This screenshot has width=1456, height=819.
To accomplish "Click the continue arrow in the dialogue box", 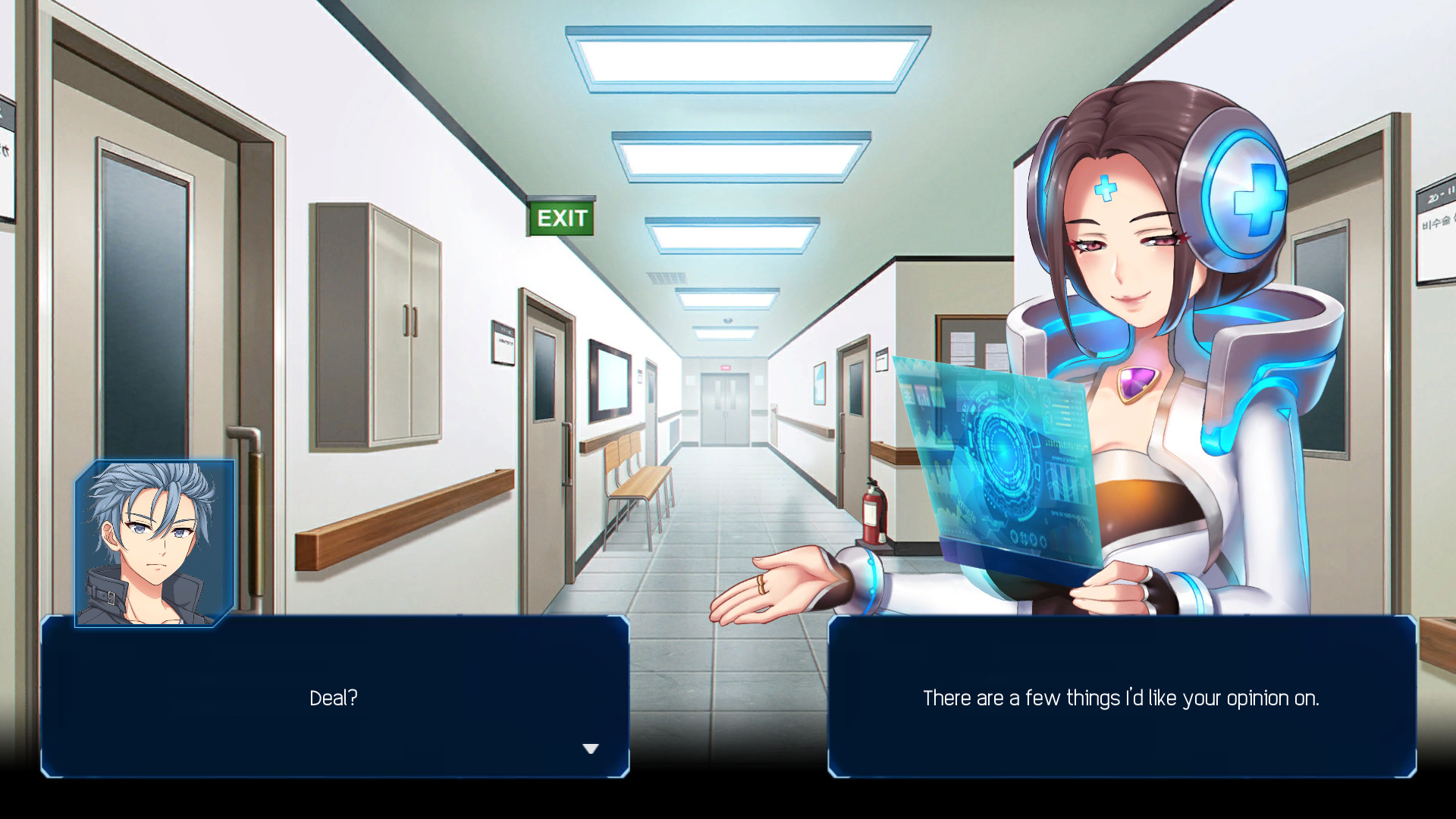I will [x=590, y=748].
